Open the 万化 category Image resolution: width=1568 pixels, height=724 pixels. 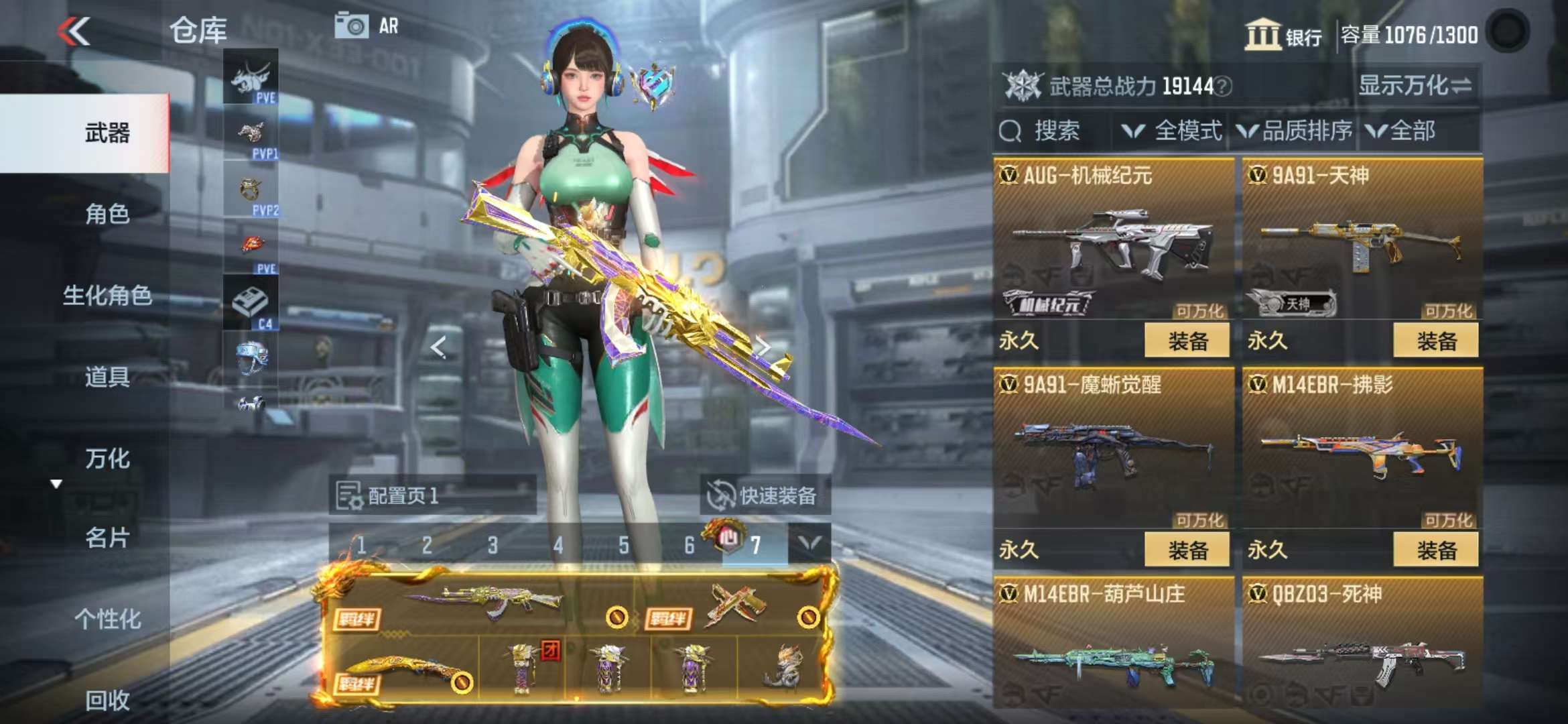coord(107,459)
